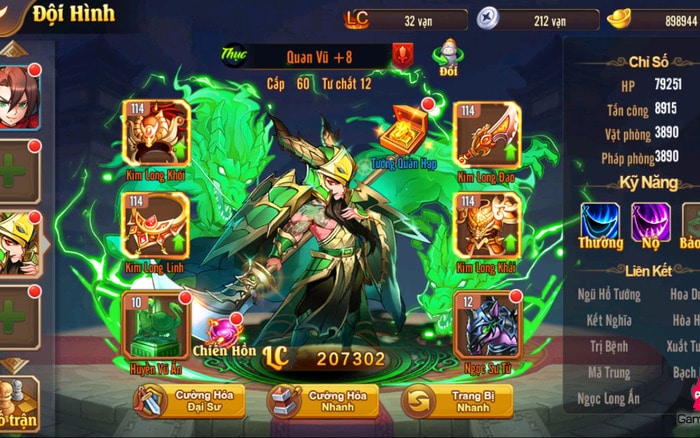Image resolution: width=700 pixels, height=438 pixels.
Task: Tap the Cường Hóa Nhanh button
Action: tap(322, 401)
